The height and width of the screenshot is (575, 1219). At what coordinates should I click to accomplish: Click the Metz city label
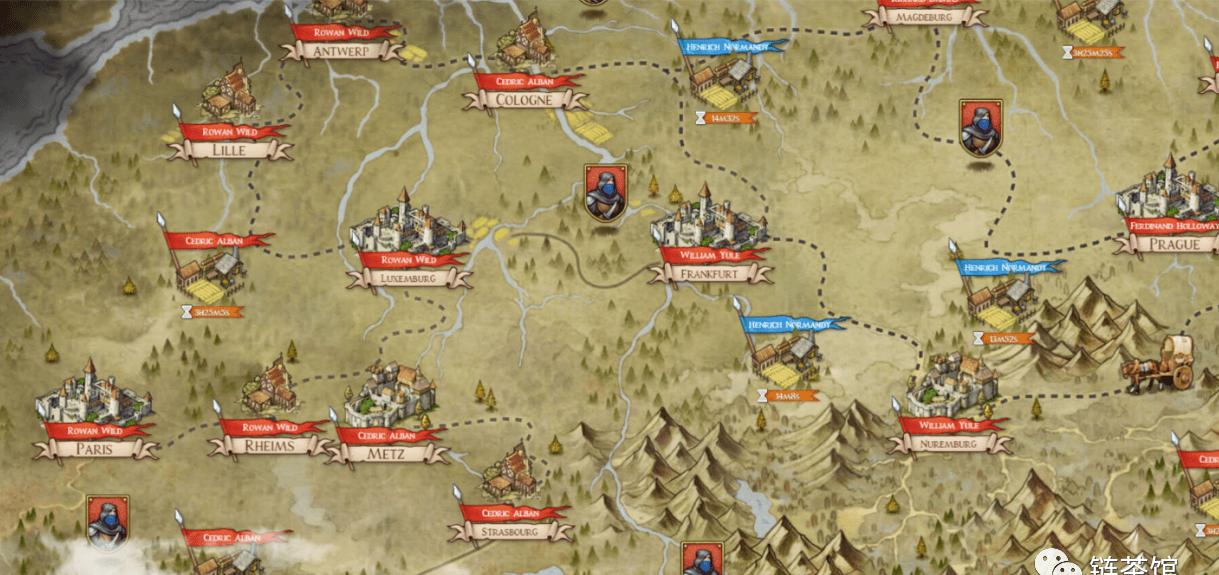coord(388,454)
